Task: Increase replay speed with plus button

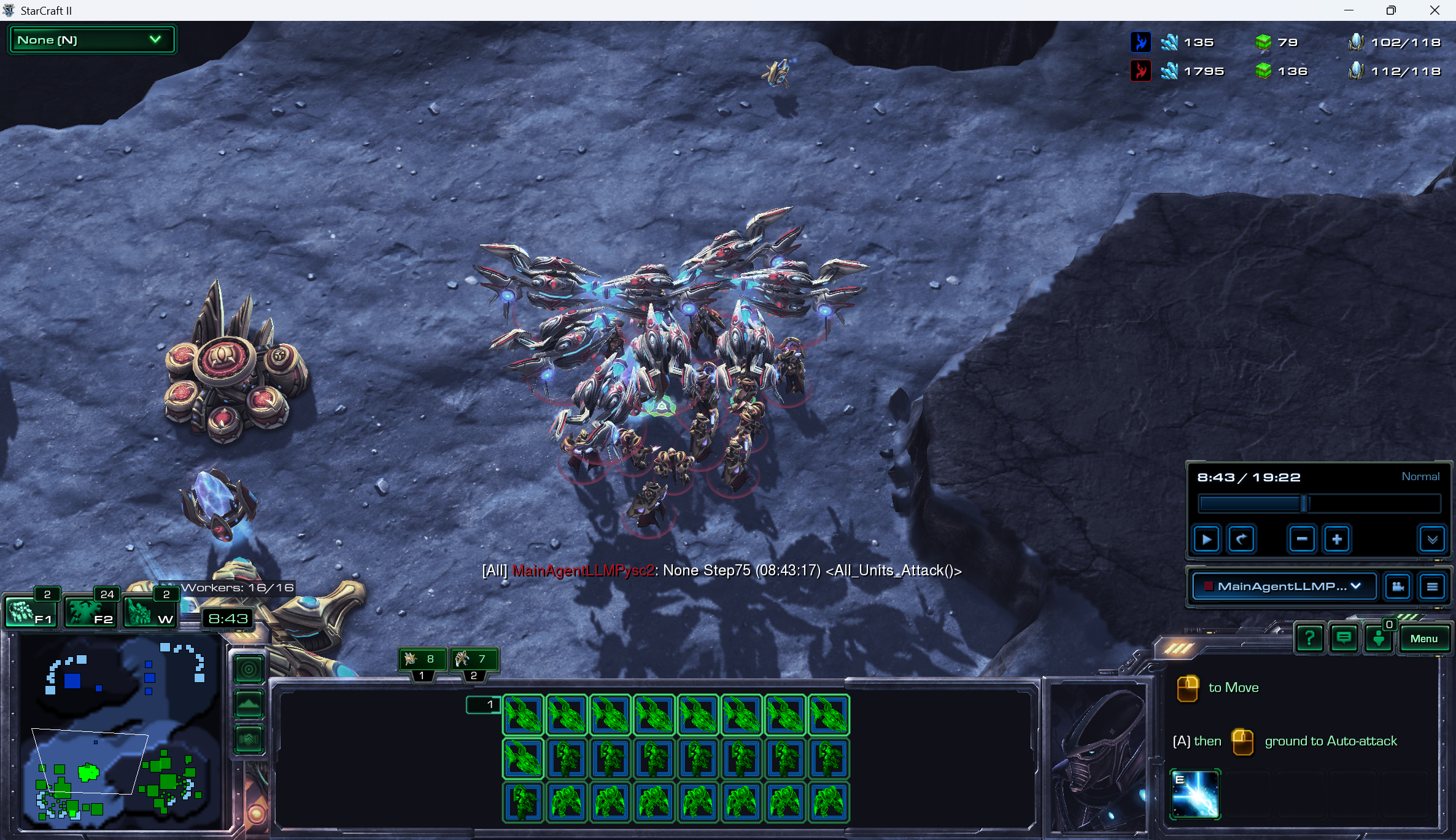Action: point(1336,540)
